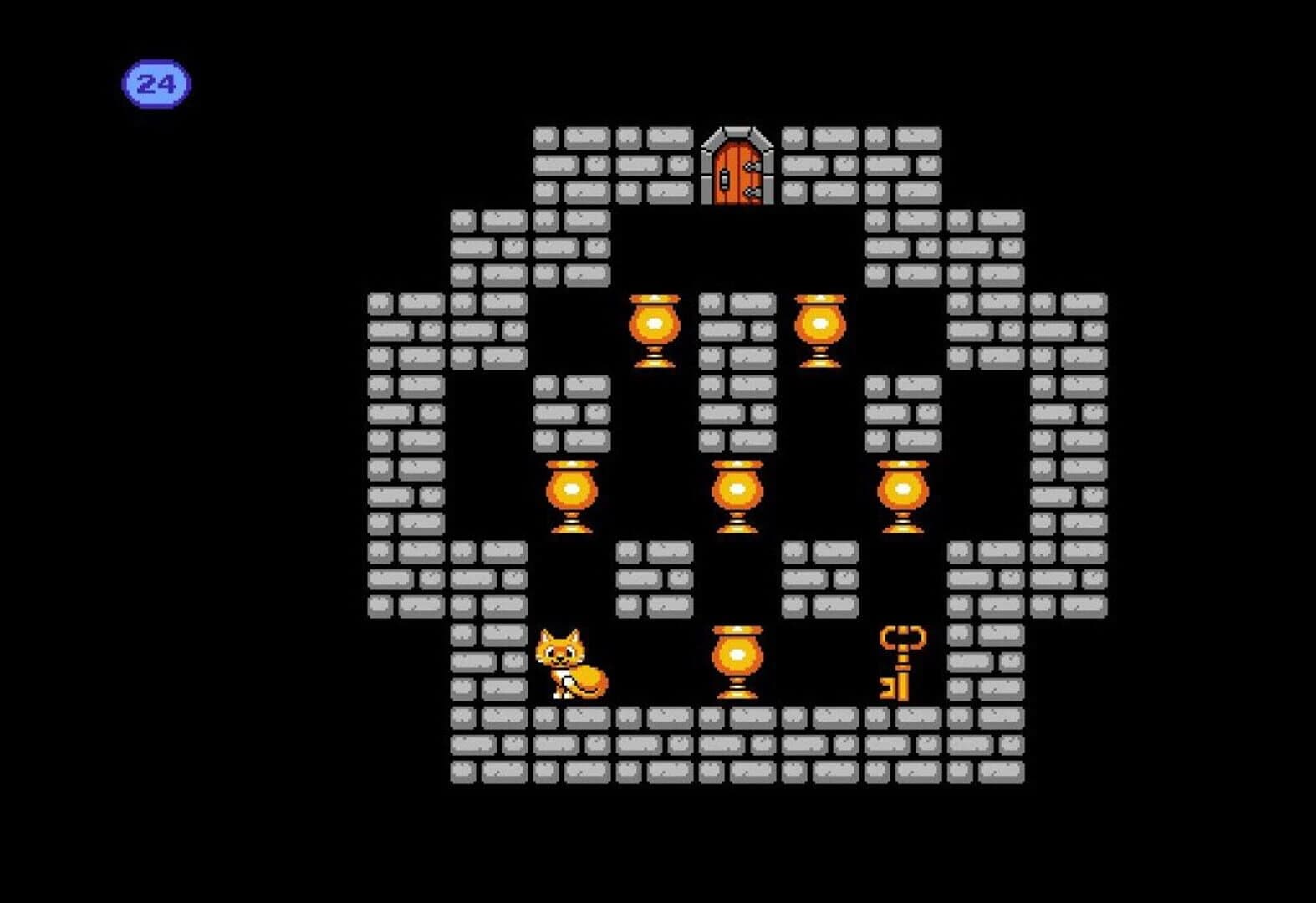Click the blue level counter showing 24
Viewport: 1316px width, 903px height.
(158, 81)
